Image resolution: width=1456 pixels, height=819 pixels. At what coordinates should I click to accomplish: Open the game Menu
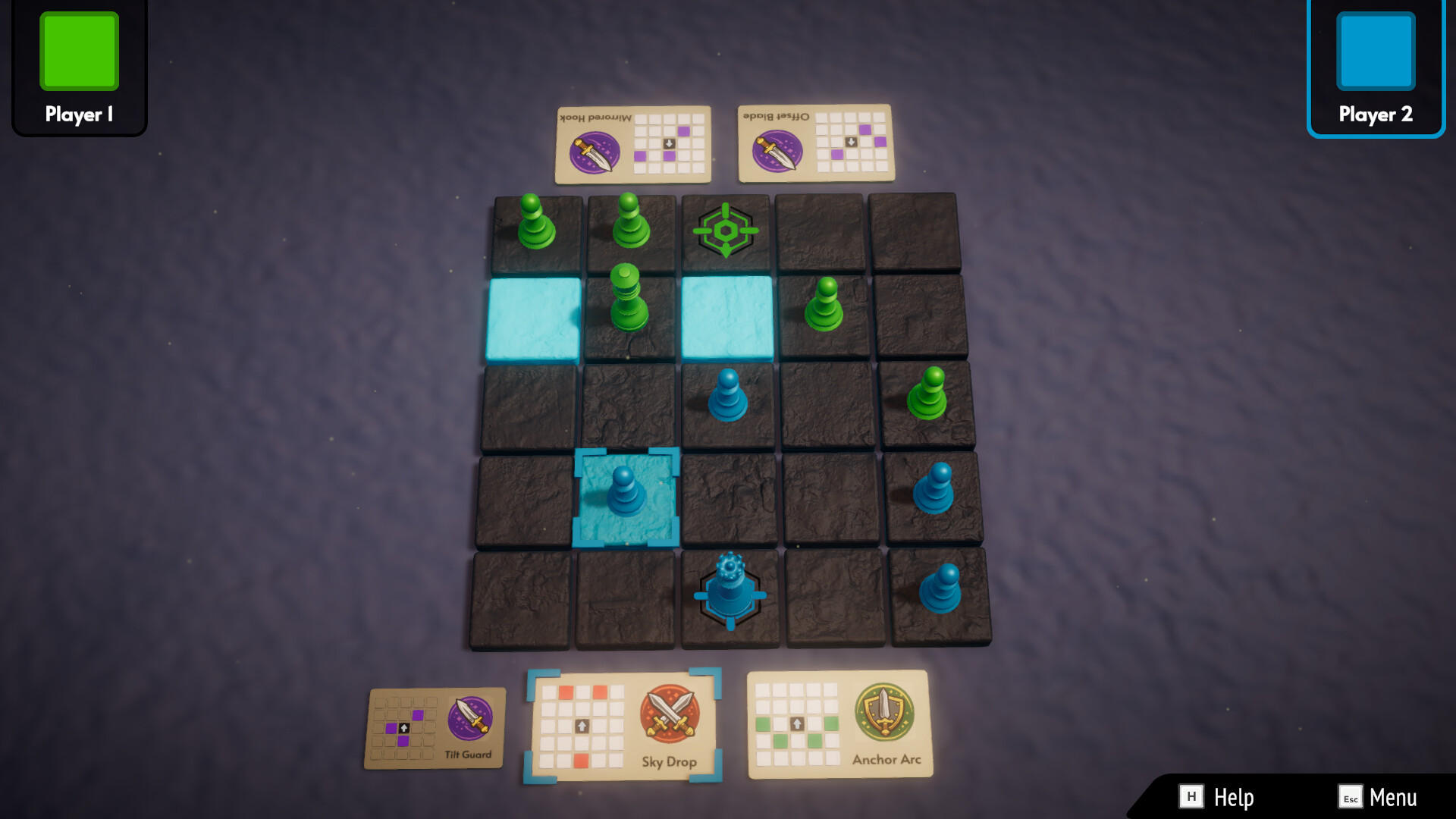coord(1395,797)
